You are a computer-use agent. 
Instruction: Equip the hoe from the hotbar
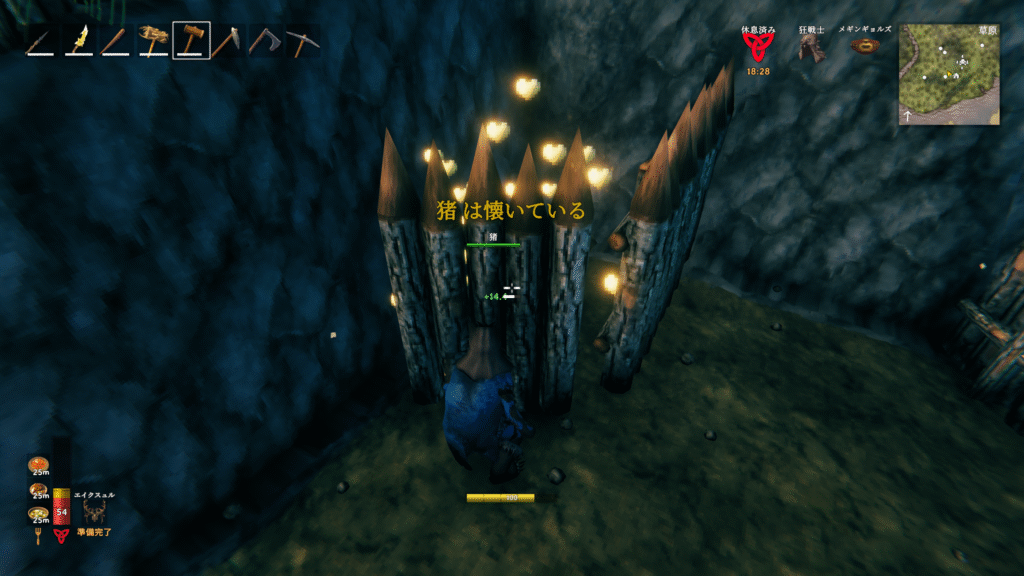[x=227, y=42]
